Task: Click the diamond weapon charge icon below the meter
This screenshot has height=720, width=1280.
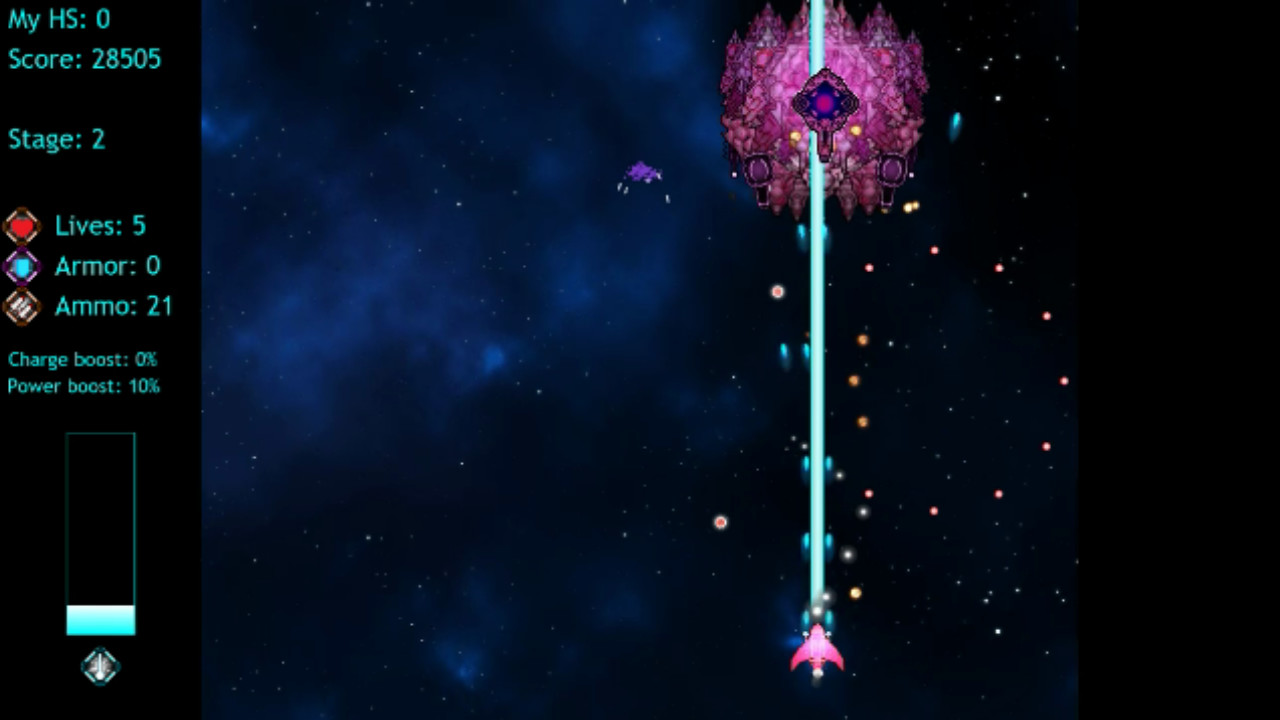Action: coord(99,667)
